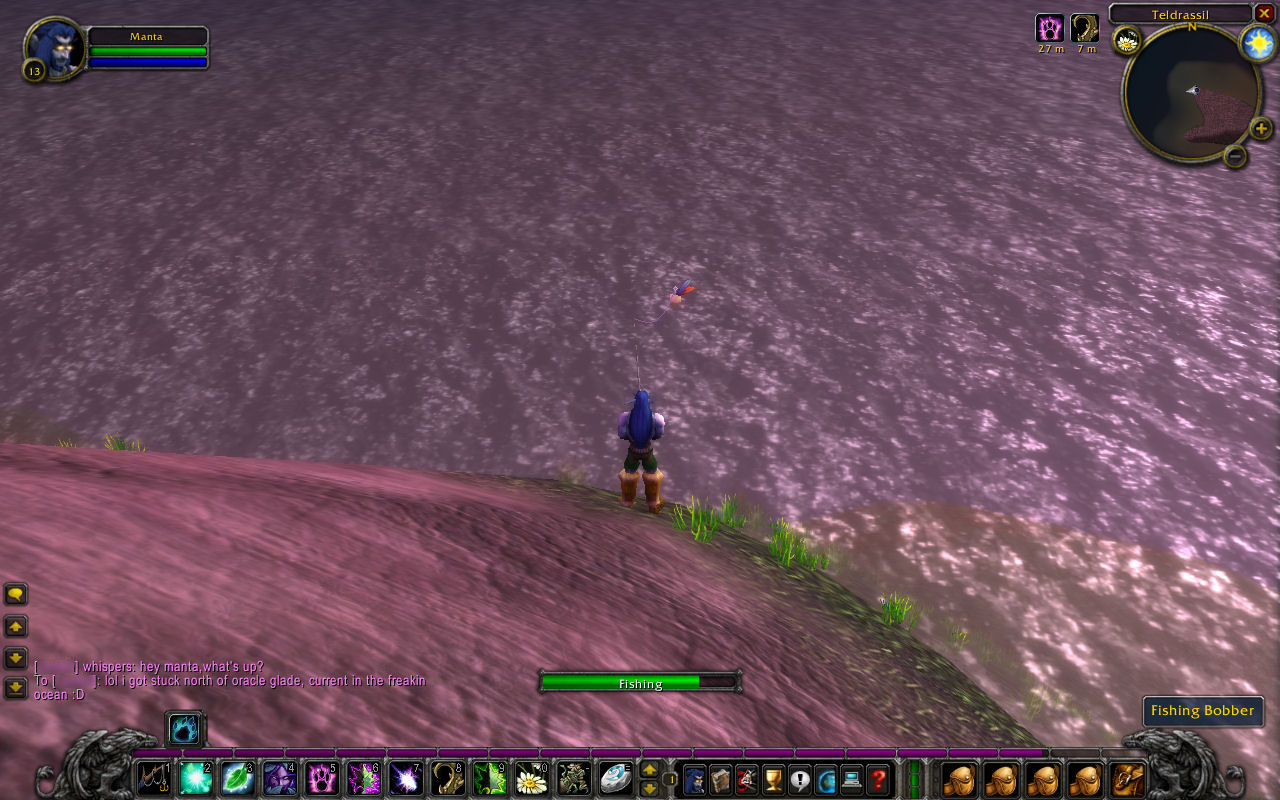Open the talents panel button

pyautogui.click(x=747, y=778)
